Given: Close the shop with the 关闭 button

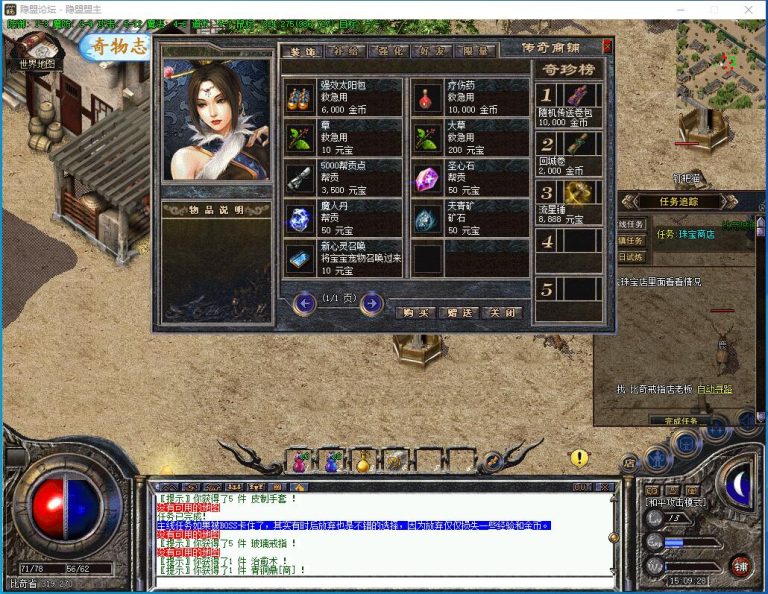Looking at the screenshot, I should click(501, 312).
